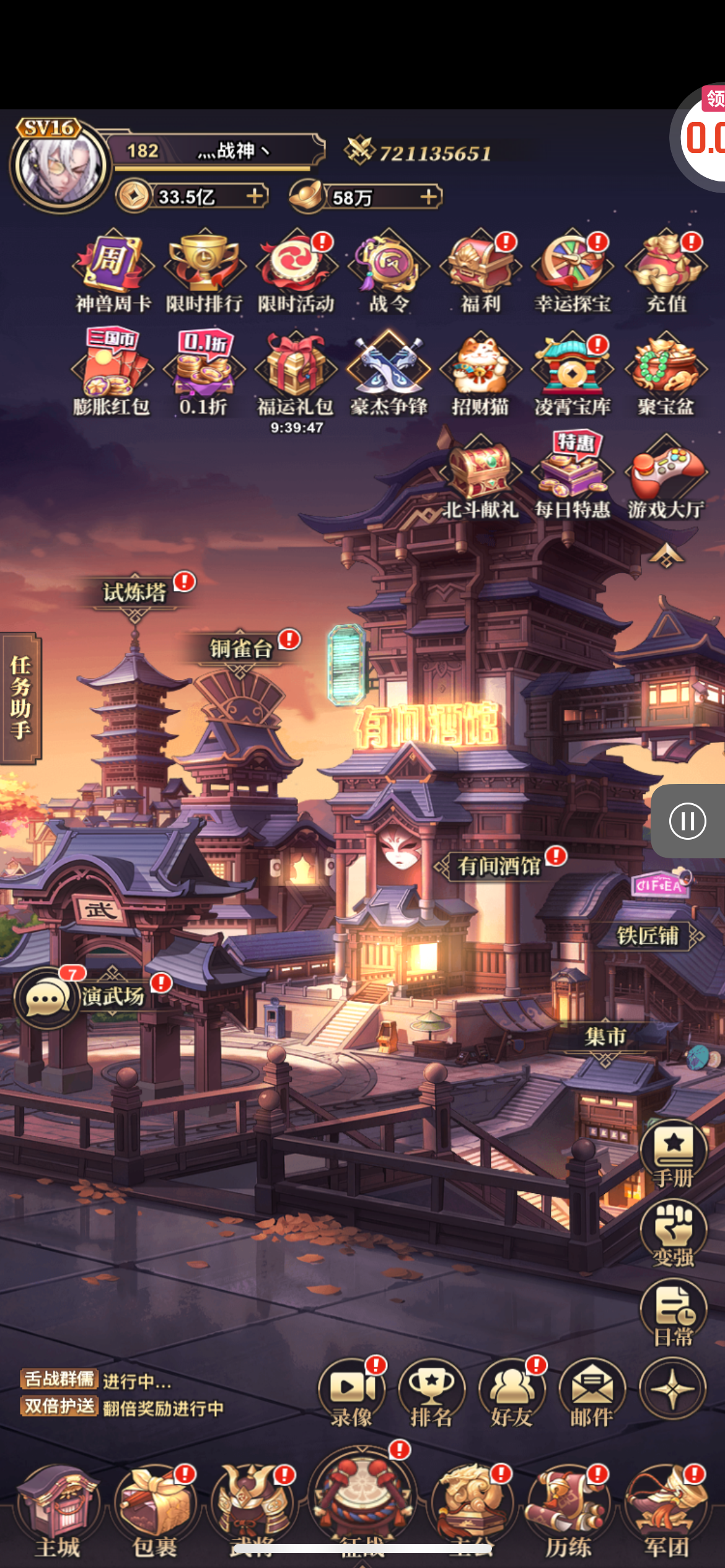The image size is (725, 1568).
Task: Enter the 有间酒馆 tavern label
Action: point(499,866)
